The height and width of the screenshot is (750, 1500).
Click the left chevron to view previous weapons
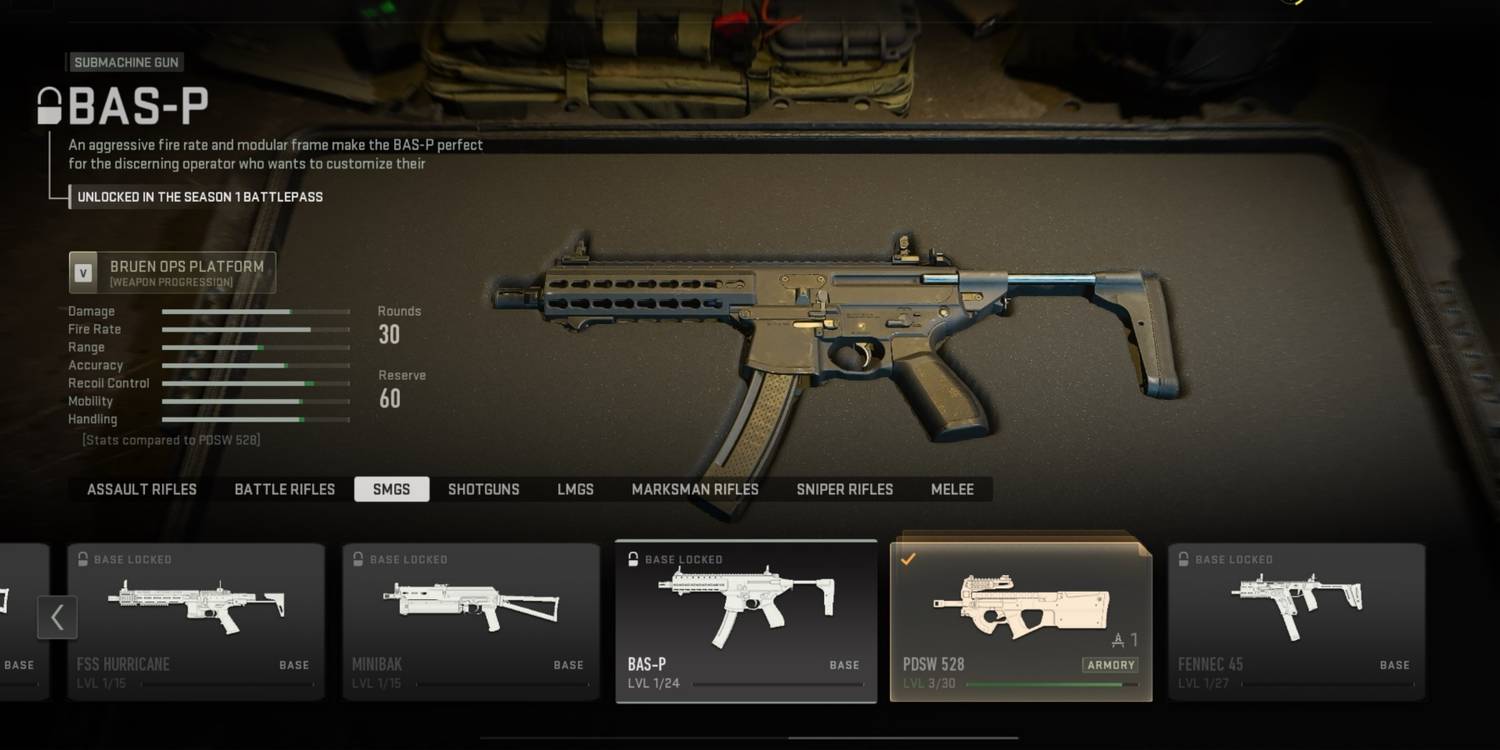57,617
